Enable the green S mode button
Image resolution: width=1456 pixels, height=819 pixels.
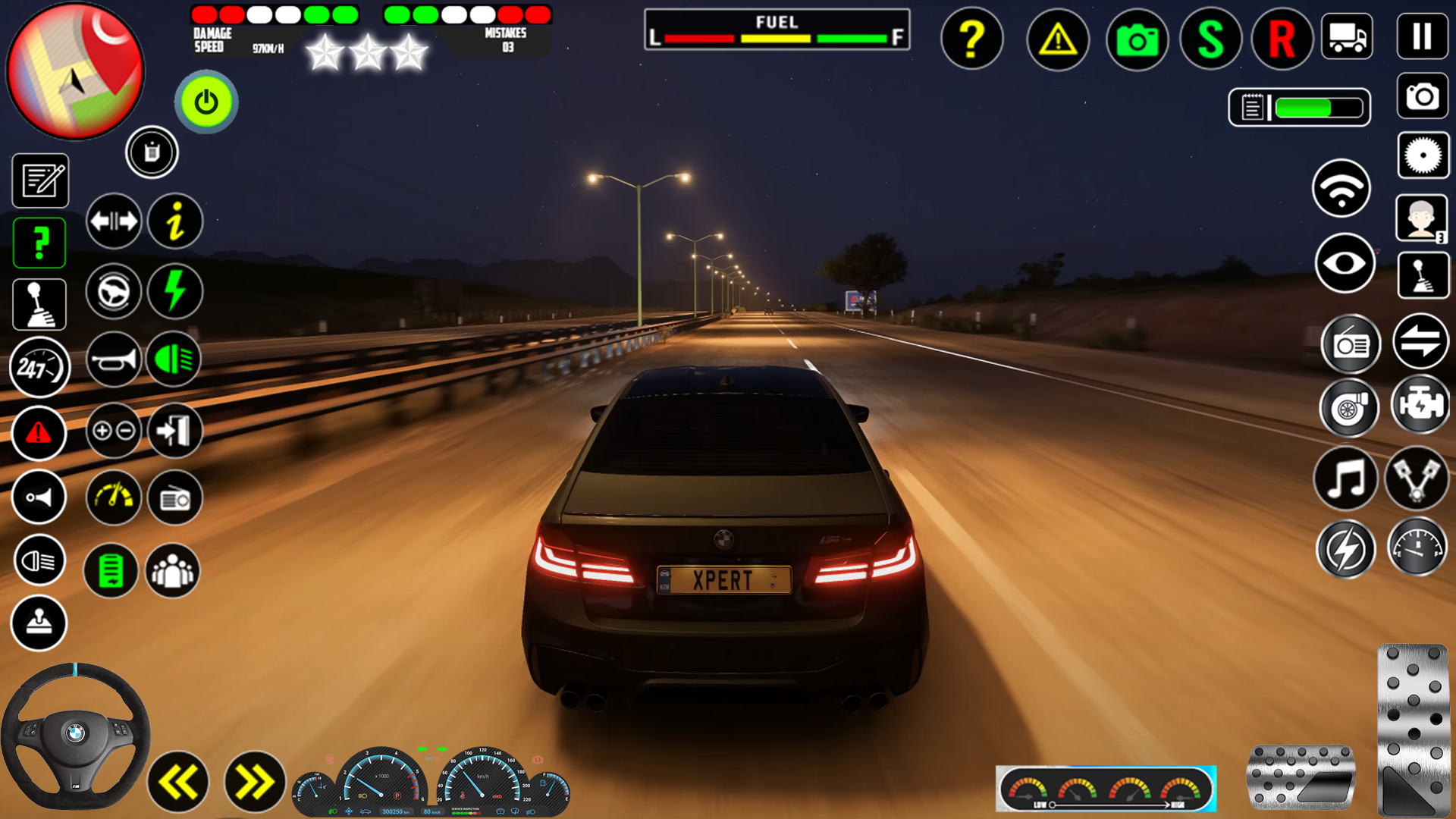[1210, 39]
